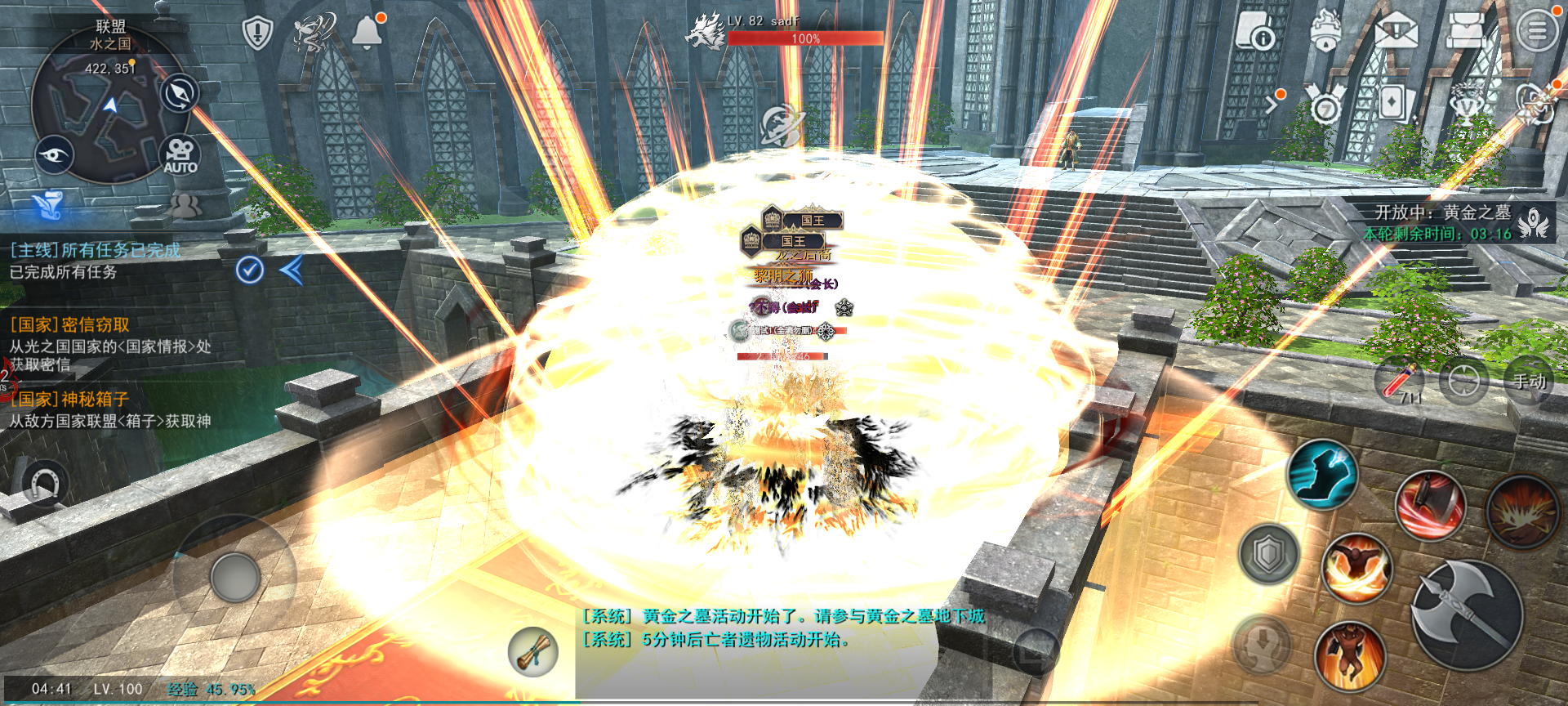Tap the compass icon beside the minimap
The width and height of the screenshot is (1568, 706).
click(178, 92)
